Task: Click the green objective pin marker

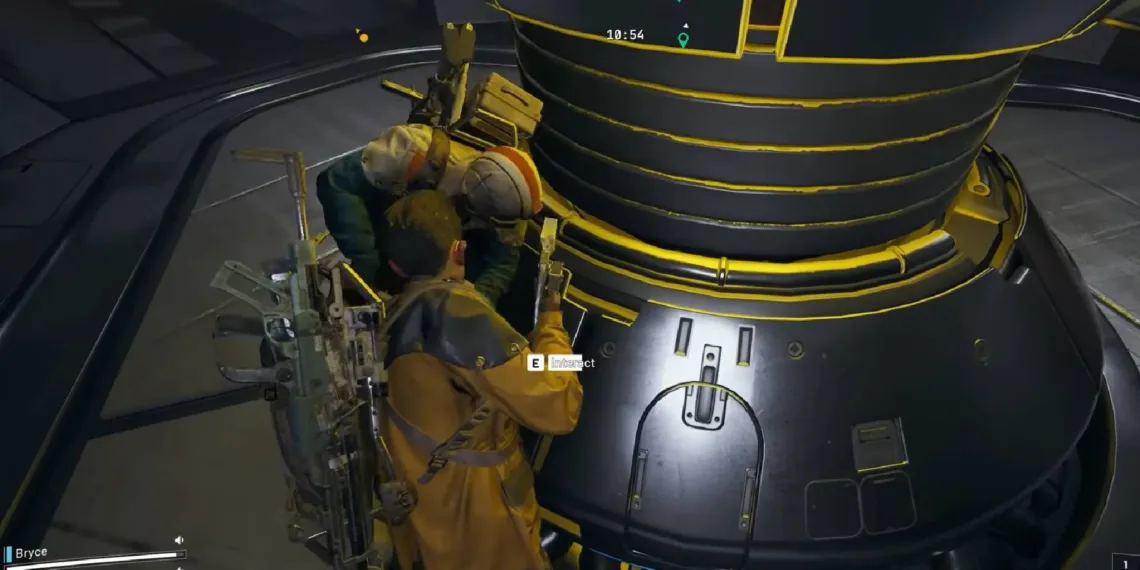Action: [x=683, y=40]
